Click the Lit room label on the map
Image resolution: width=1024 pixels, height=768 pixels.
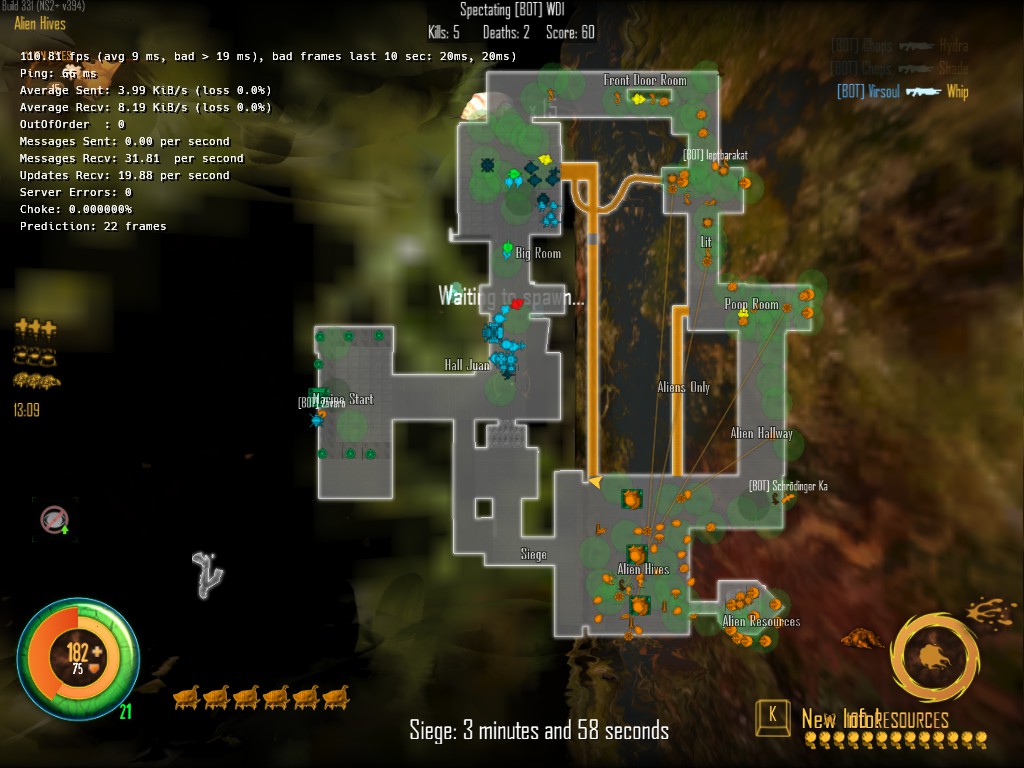(x=706, y=243)
